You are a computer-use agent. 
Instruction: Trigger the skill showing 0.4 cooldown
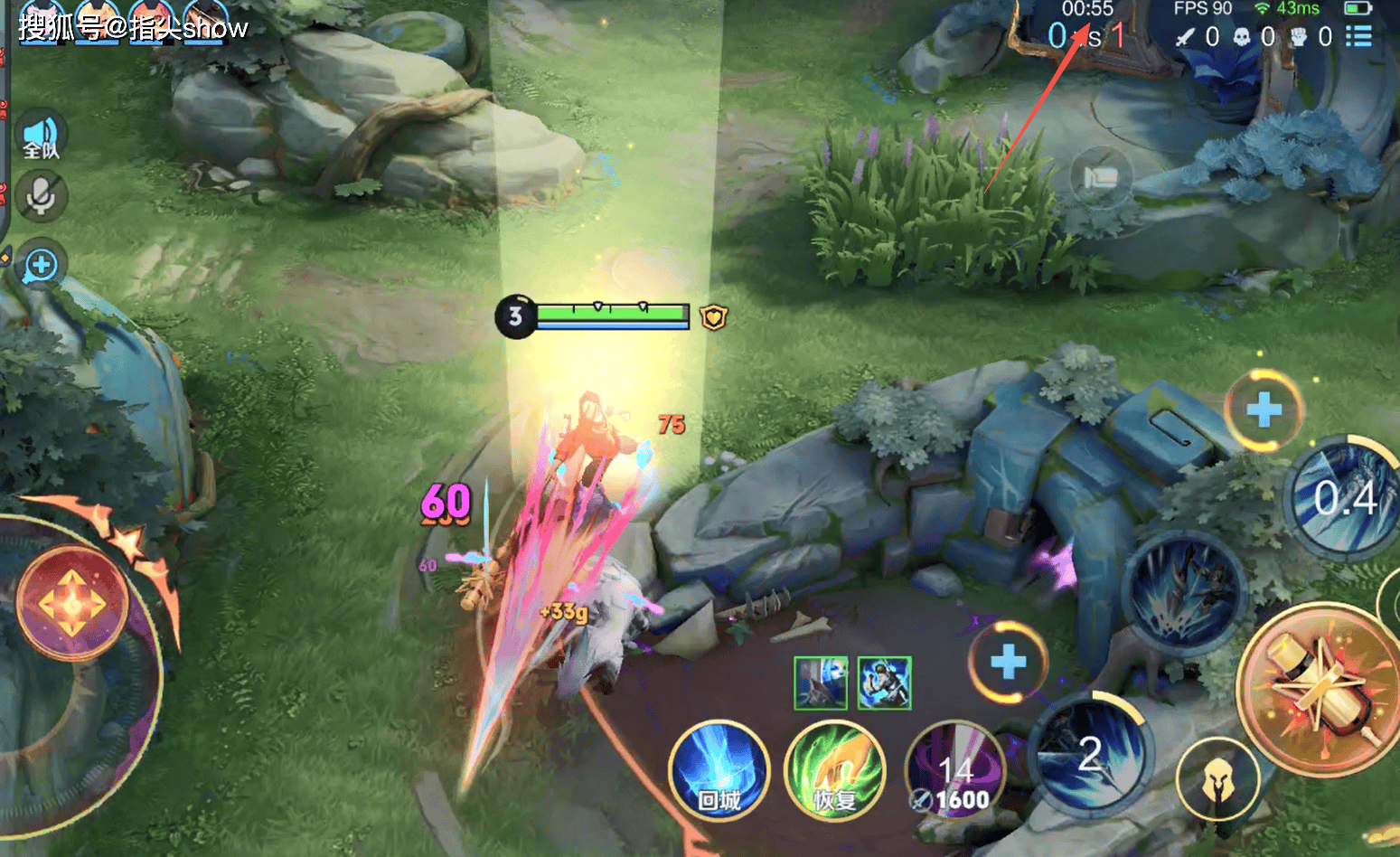pos(1344,499)
